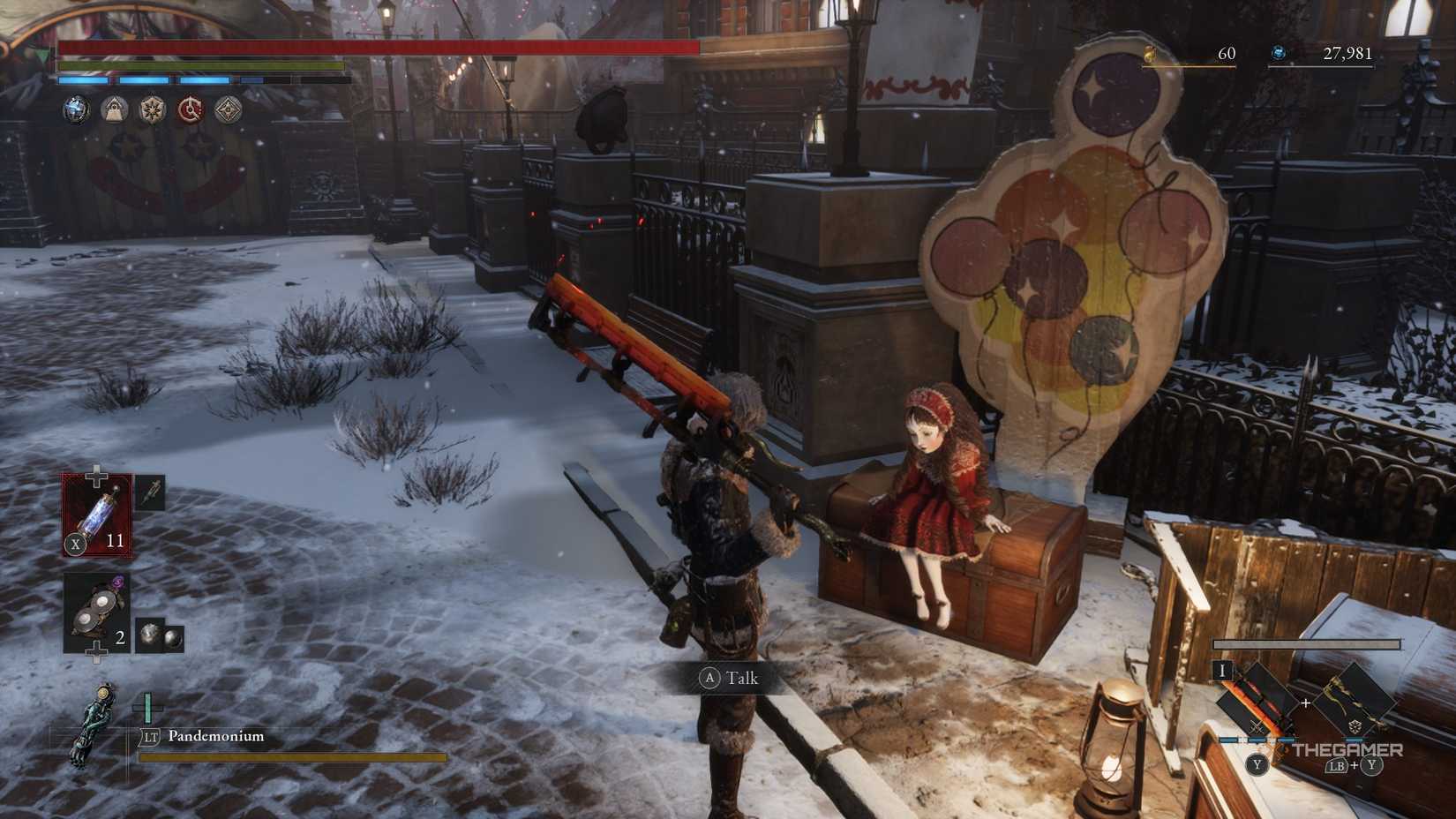Viewport: 1456px width, 819px height.
Task: Toggle the LB+Y secondary weapon slot
Action: click(x=1355, y=766)
